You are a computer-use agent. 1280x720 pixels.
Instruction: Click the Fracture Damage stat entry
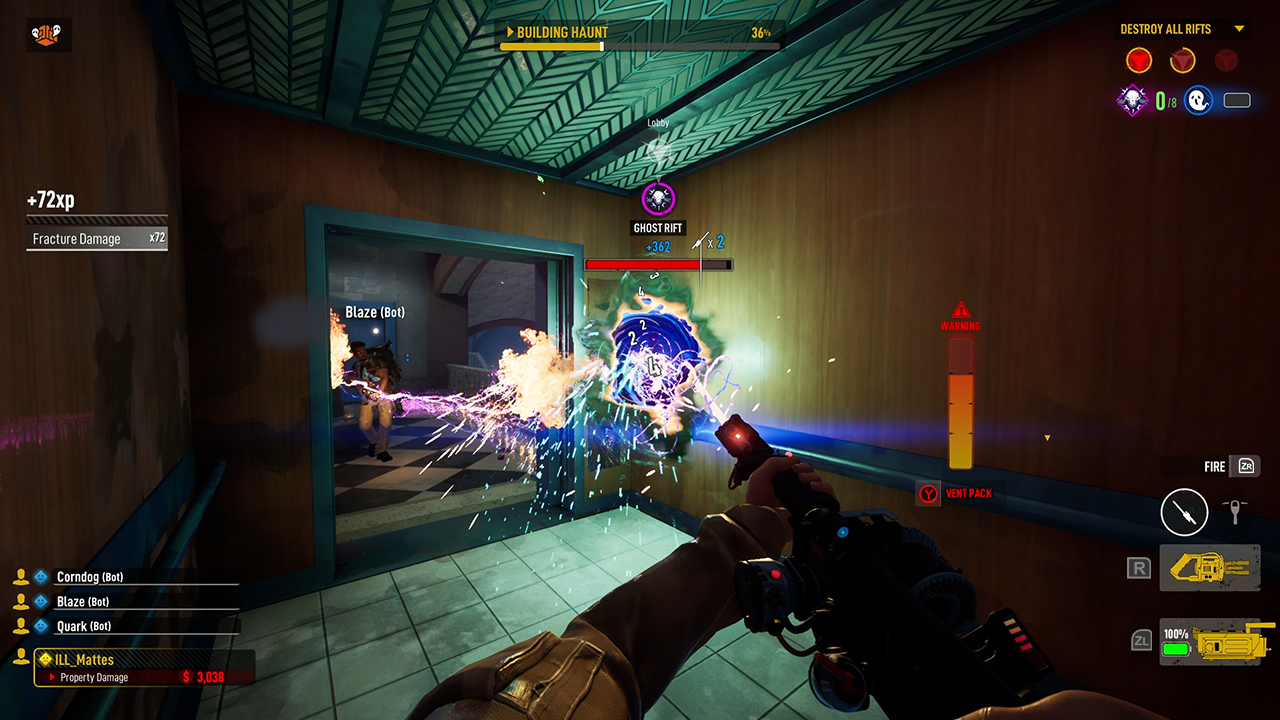pos(96,239)
